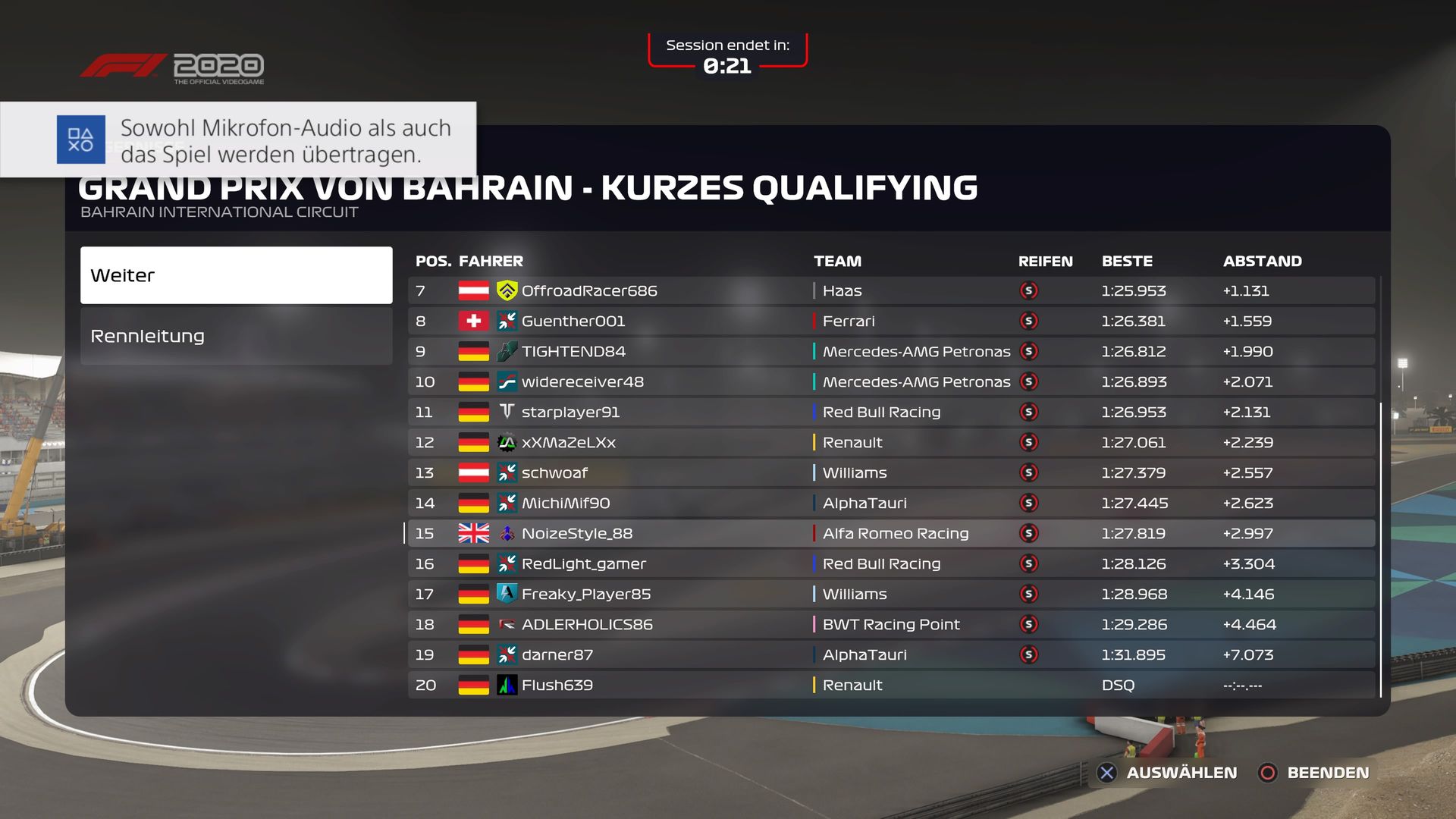Choose the disqualified Flush639 row
The image size is (1456, 819).
point(891,685)
